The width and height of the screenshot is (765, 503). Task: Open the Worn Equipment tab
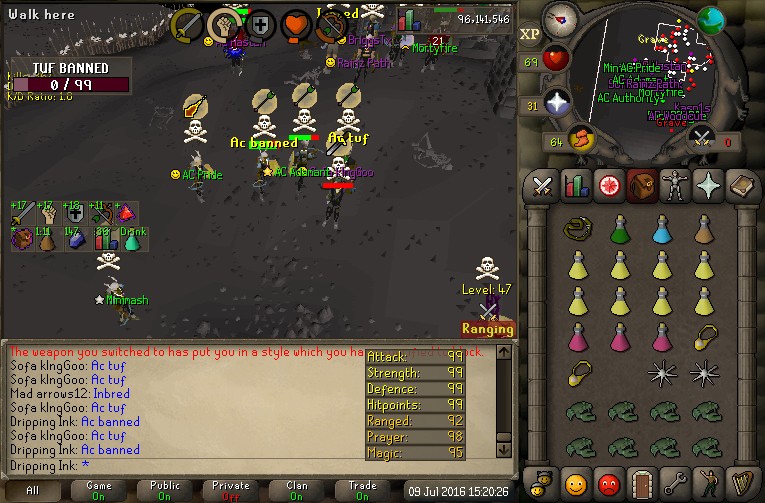[674, 186]
